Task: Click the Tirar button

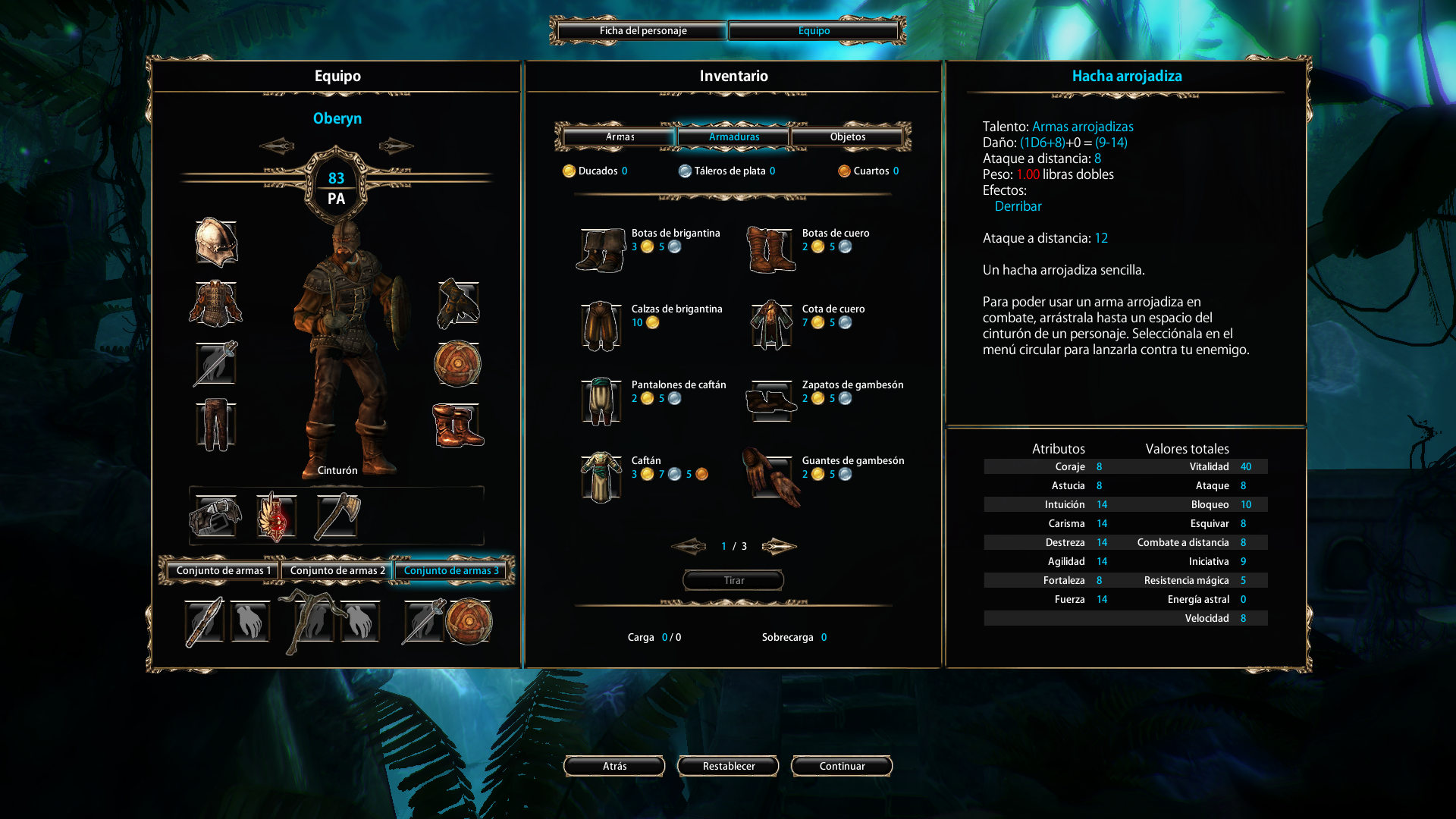Action: coord(733,581)
